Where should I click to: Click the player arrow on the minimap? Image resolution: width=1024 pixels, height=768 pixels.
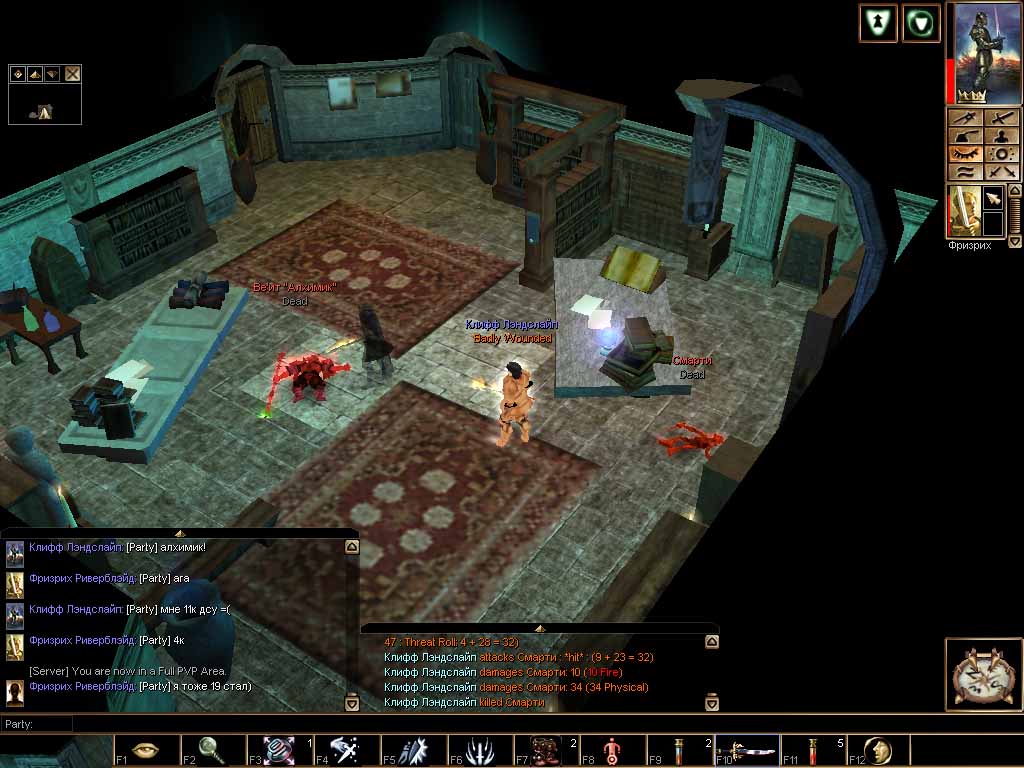tap(44, 112)
